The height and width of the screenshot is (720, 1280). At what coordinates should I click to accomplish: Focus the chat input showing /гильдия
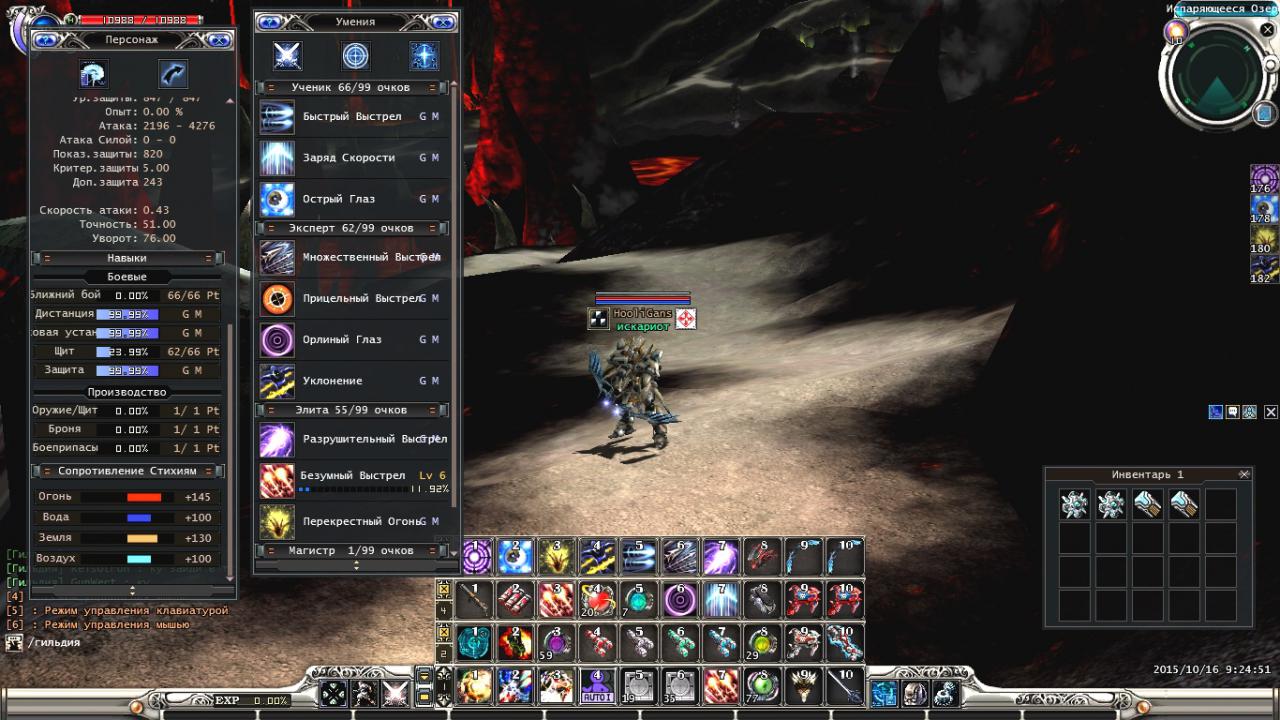click(120, 643)
